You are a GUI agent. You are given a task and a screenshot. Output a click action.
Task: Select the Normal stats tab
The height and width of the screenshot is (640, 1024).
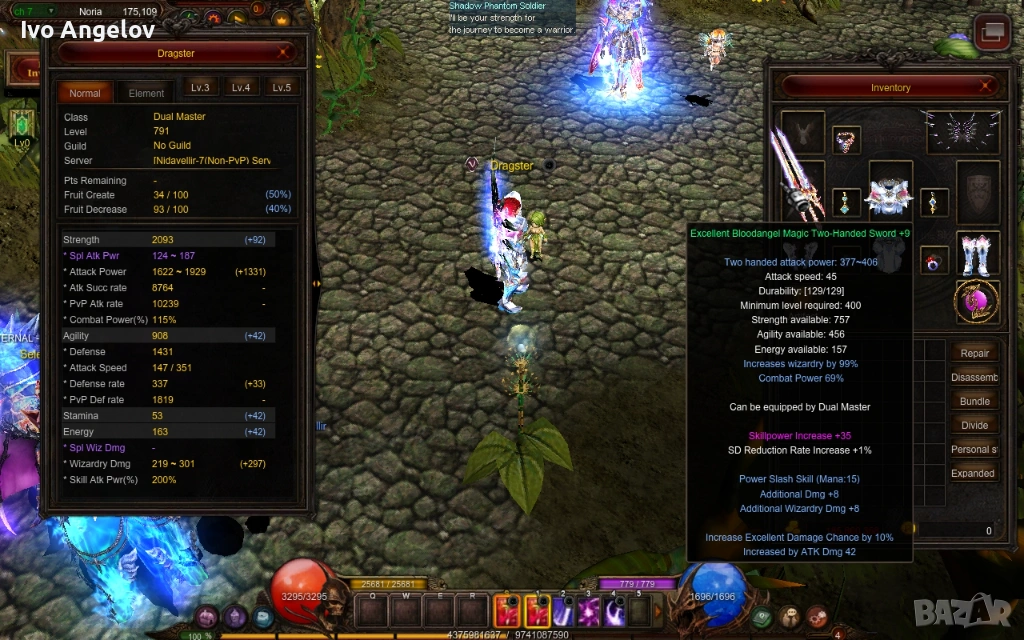click(x=85, y=93)
